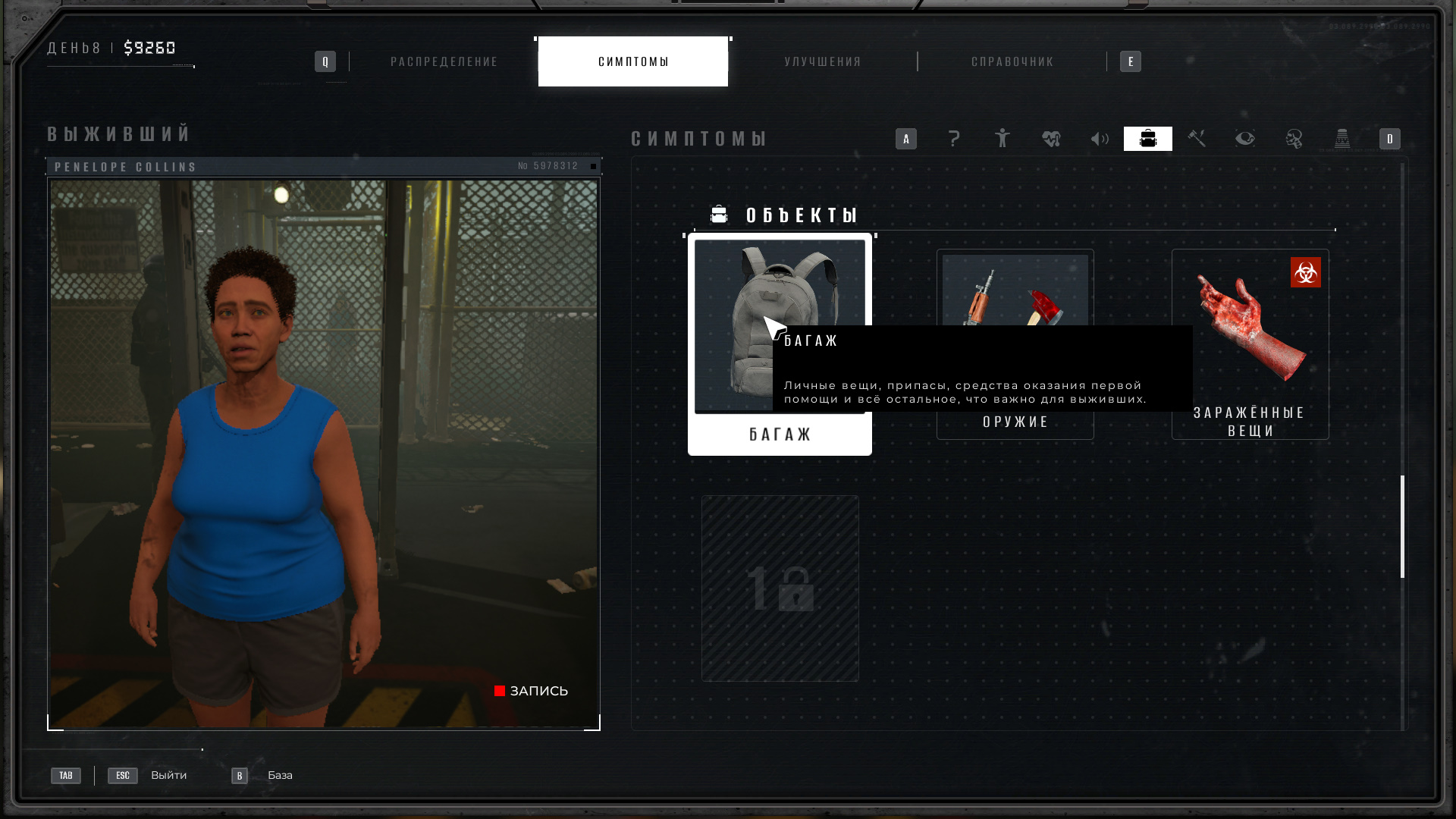Click the locked symptom slot with padlock
1456x819 pixels.
780,588
